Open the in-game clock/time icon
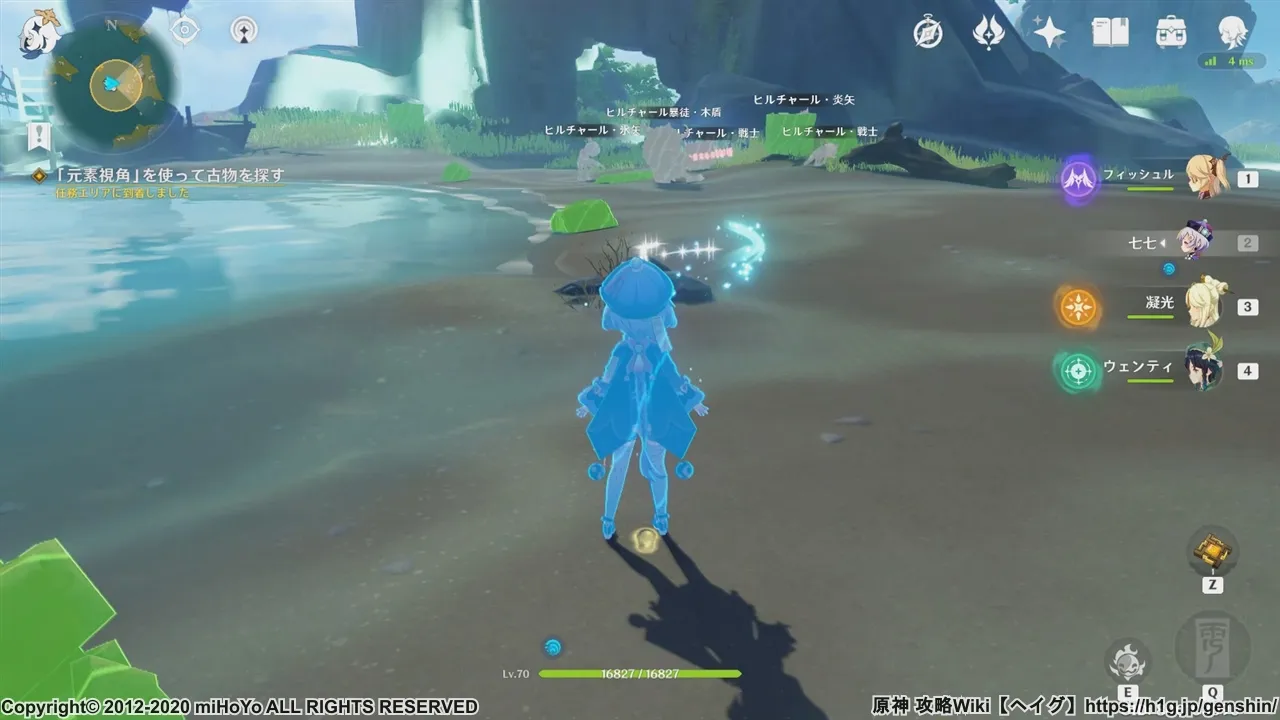1280x720 pixels. pos(928,33)
